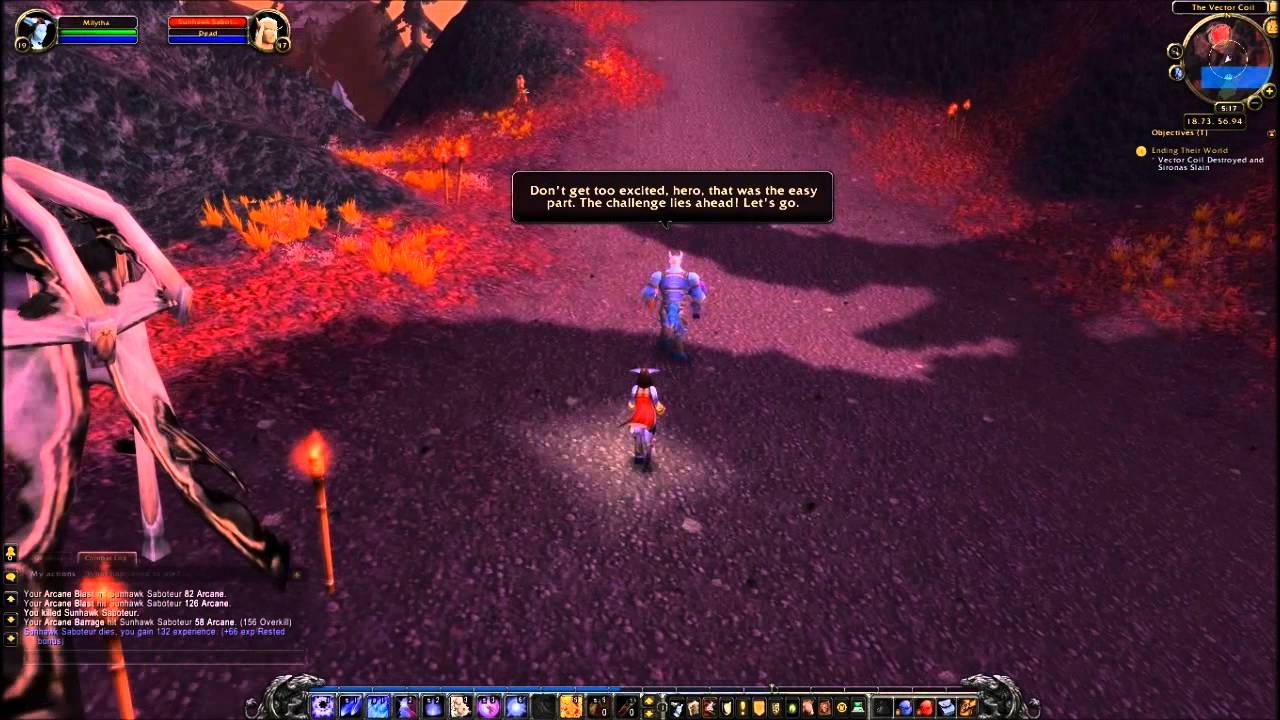Open the tracking dropdown on the minimap
This screenshot has width=1280, height=720.
1177,51
